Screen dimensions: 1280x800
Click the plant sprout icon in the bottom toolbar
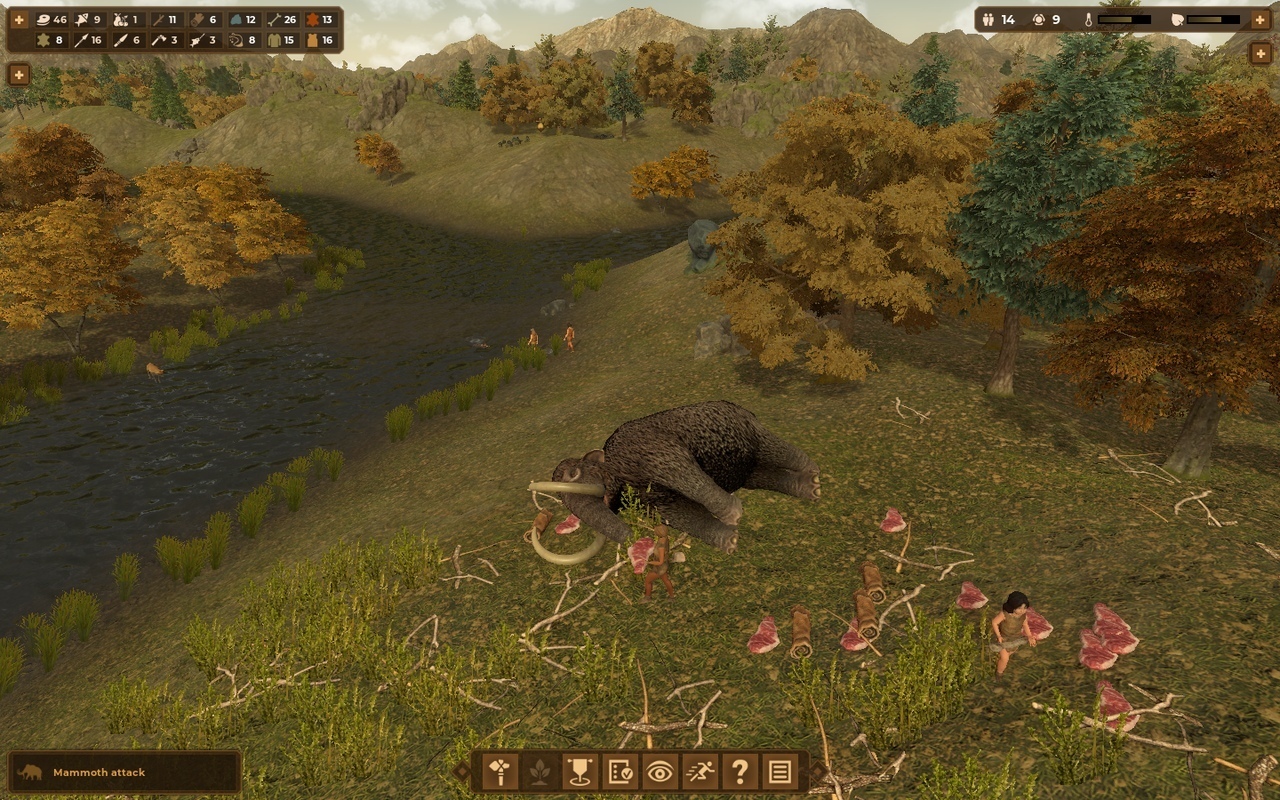[x=539, y=772]
